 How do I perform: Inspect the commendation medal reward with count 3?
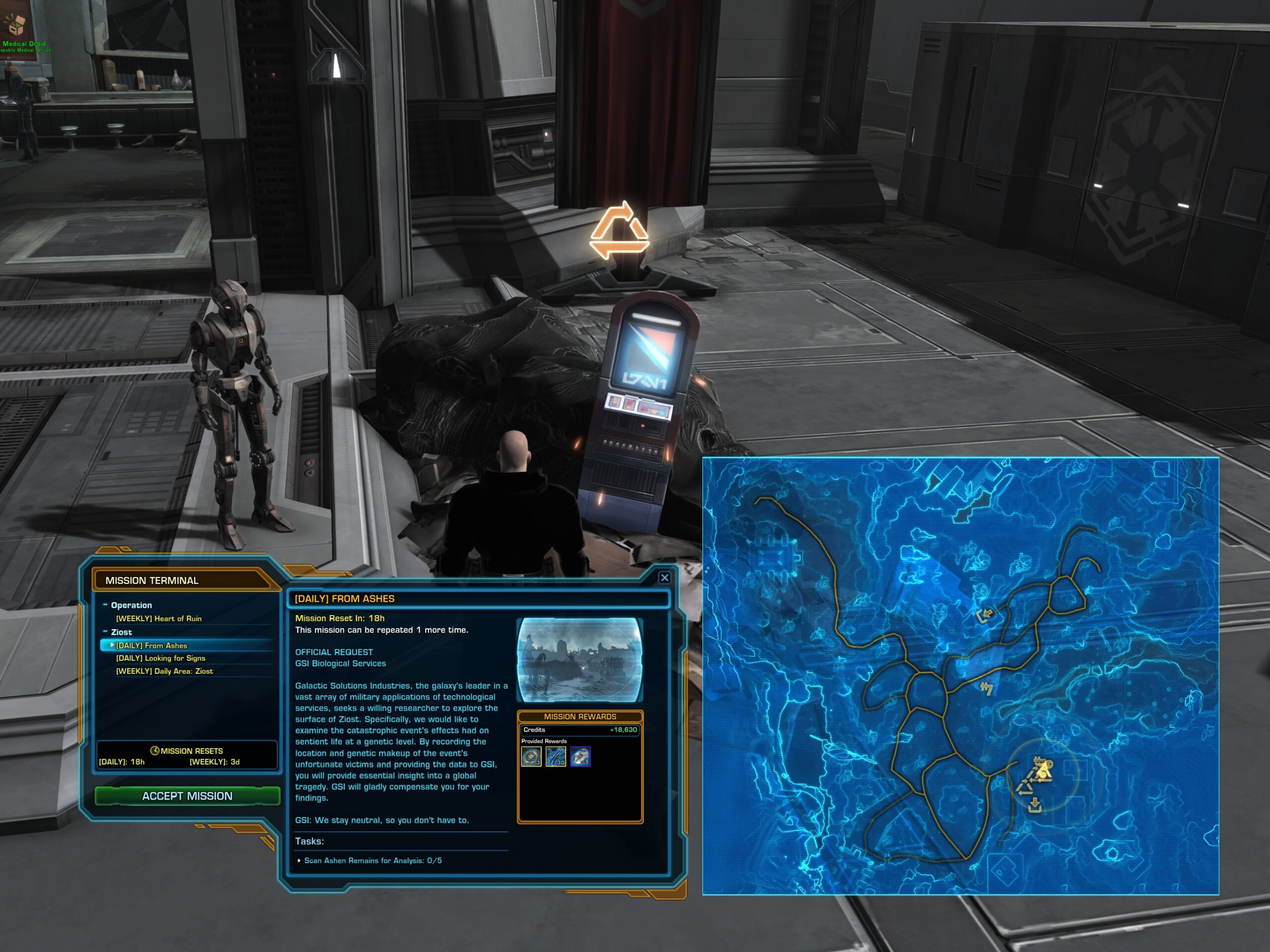[x=531, y=756]
